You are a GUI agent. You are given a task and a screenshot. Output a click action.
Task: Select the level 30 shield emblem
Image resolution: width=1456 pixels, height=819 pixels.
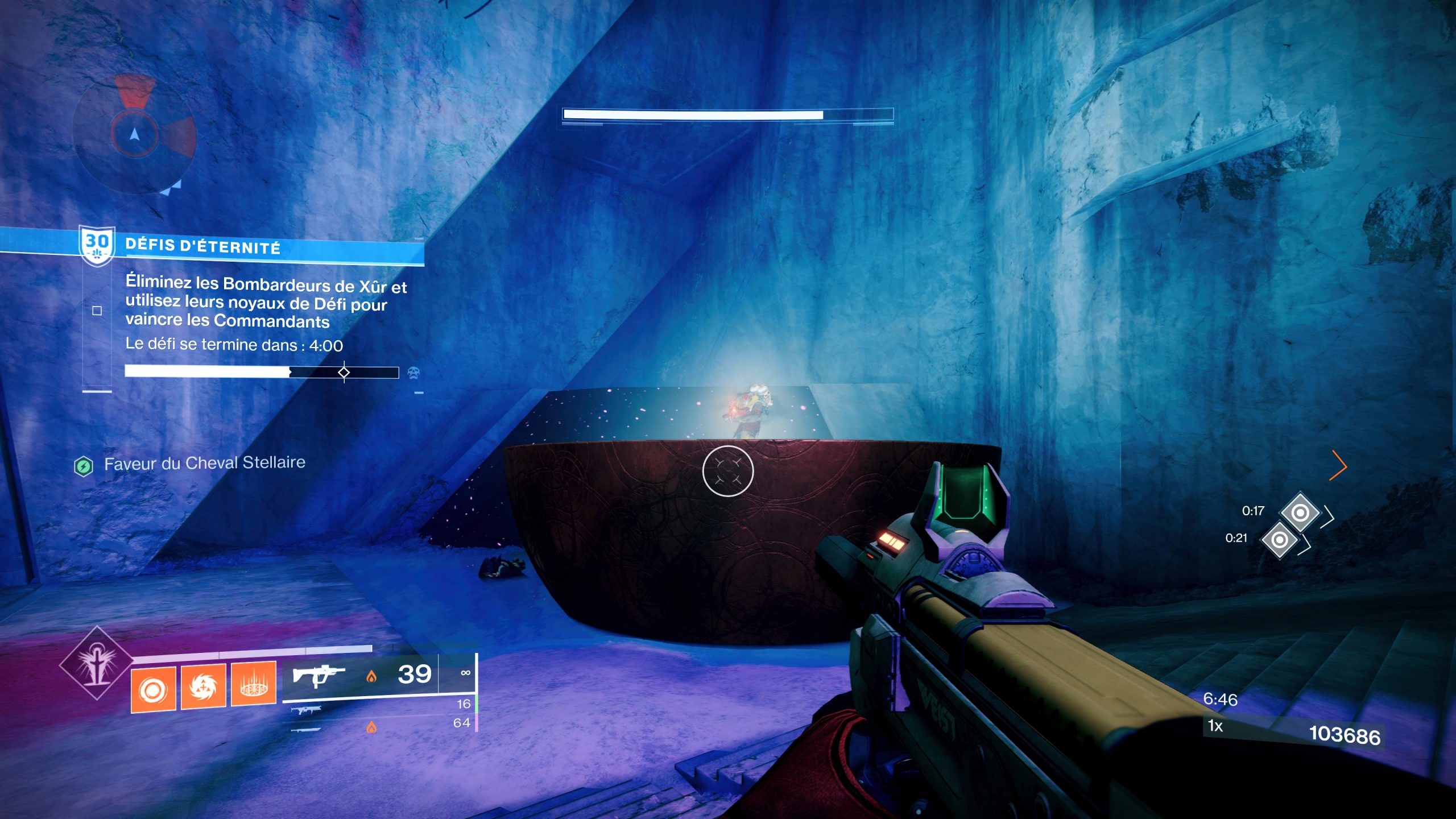(97, 246)
